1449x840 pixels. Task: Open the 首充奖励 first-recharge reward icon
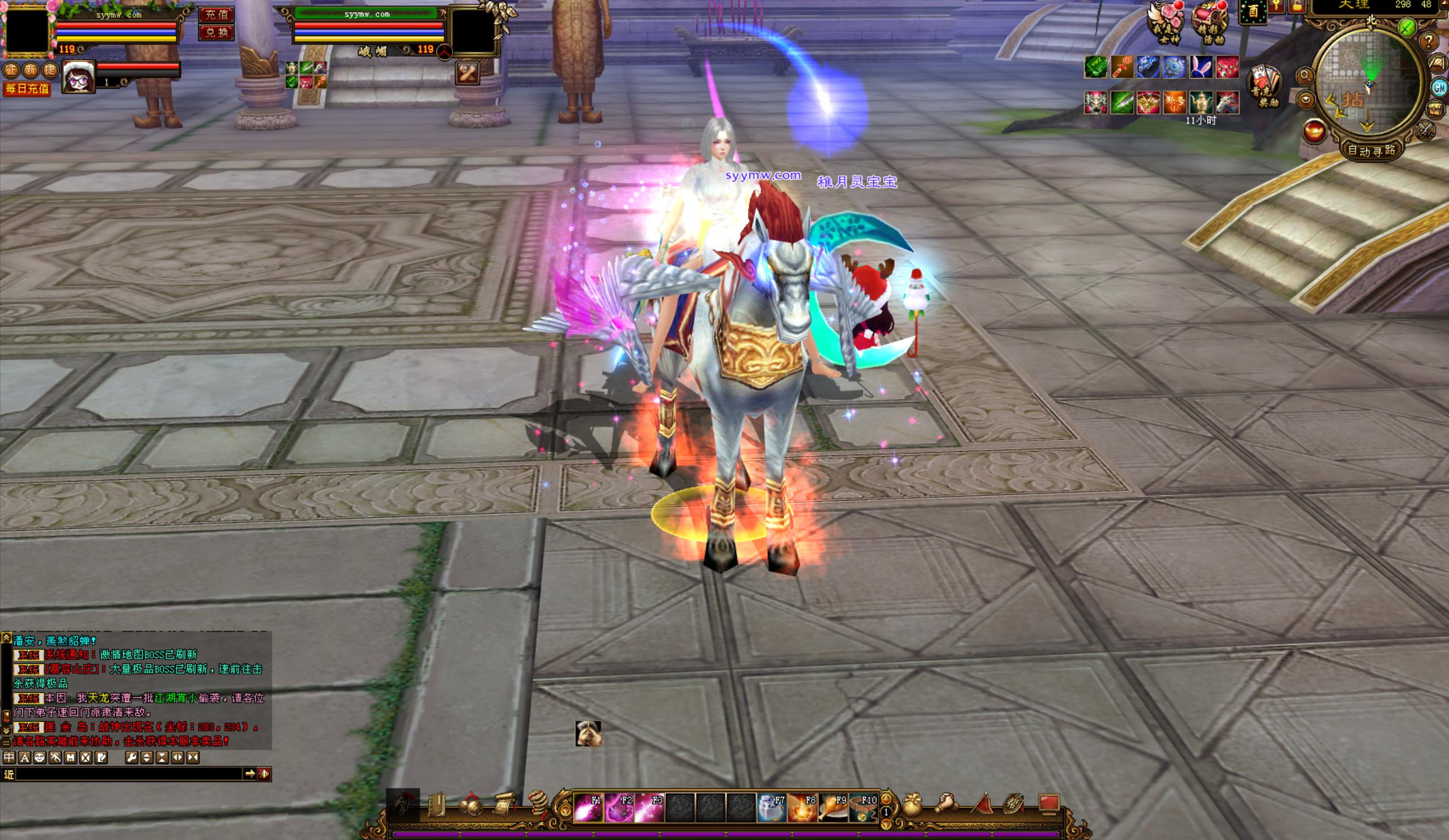pyautogui.click(x=1264, y=86)
